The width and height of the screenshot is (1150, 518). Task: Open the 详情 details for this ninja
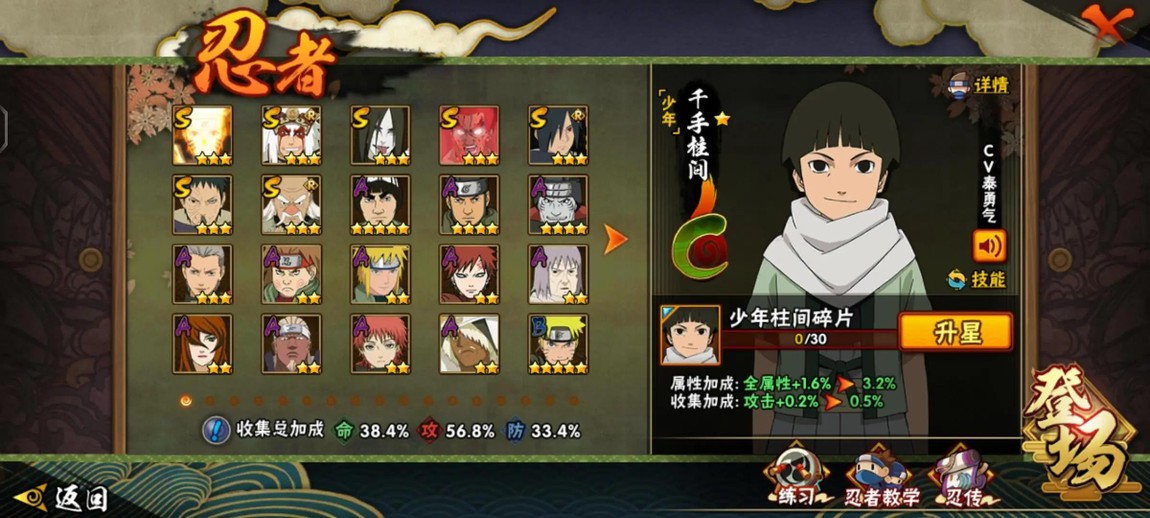coord(978,86)
